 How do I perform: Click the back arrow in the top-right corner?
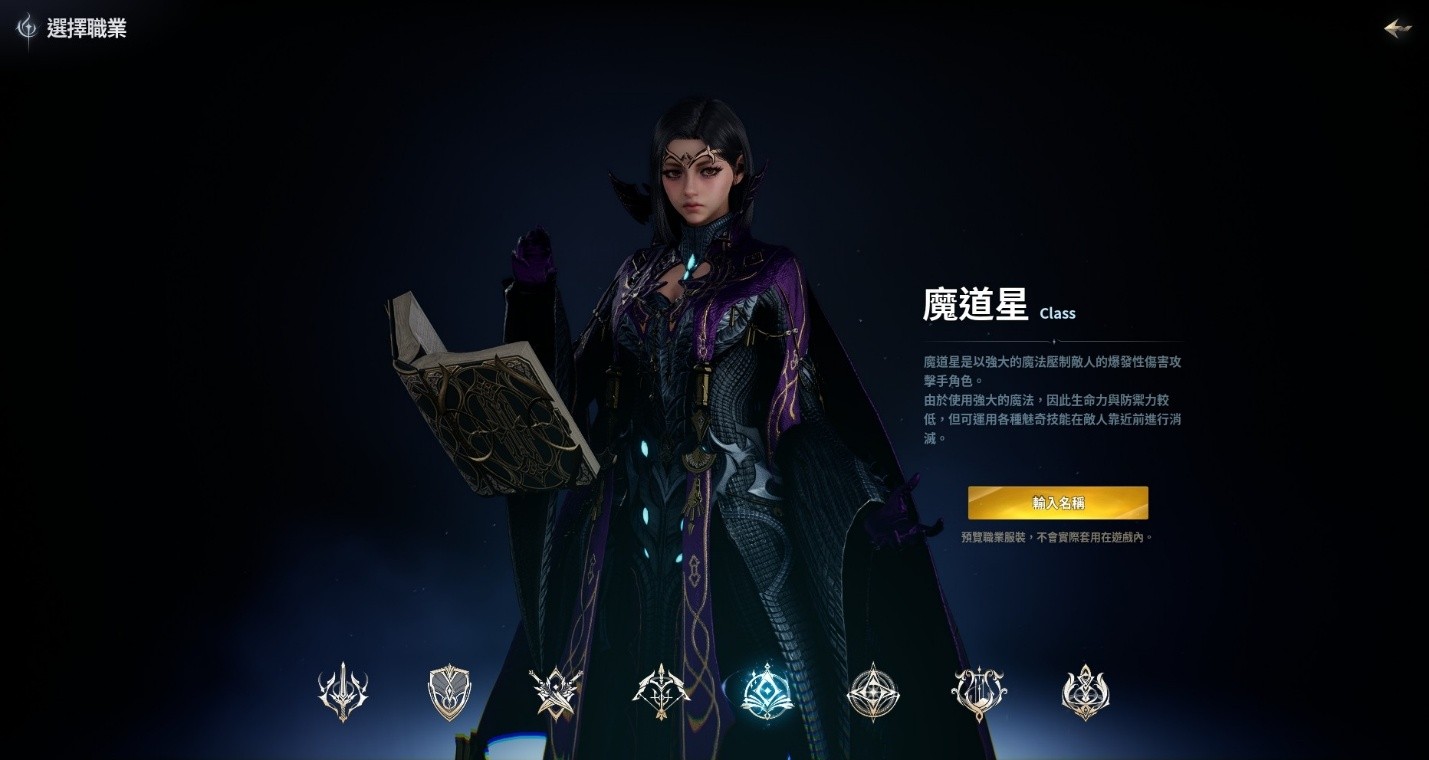tap(1397, 28)
